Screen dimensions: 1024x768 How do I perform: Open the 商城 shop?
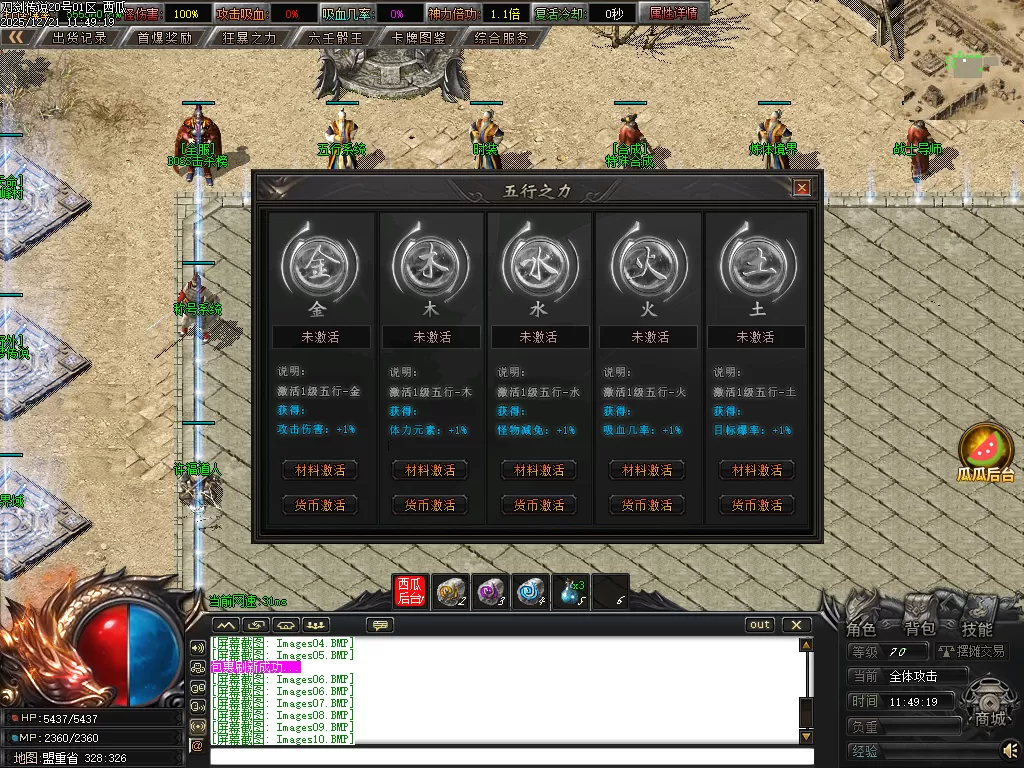pyautogui.click(x=990, y=718)
